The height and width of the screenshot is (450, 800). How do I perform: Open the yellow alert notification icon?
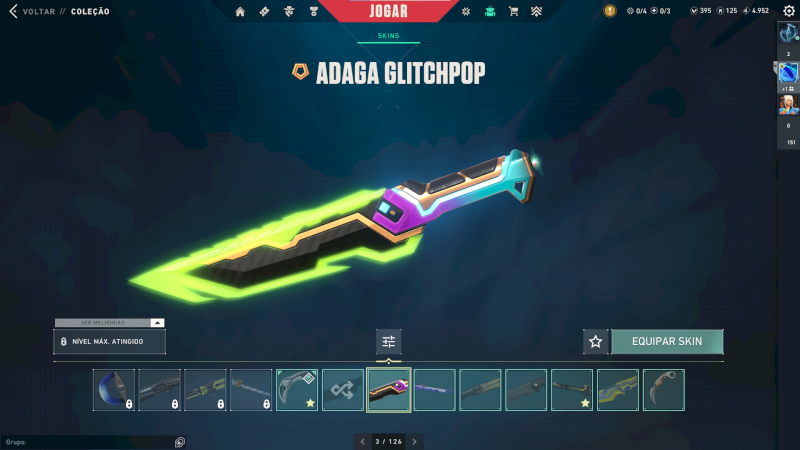[x=610, y=11]
